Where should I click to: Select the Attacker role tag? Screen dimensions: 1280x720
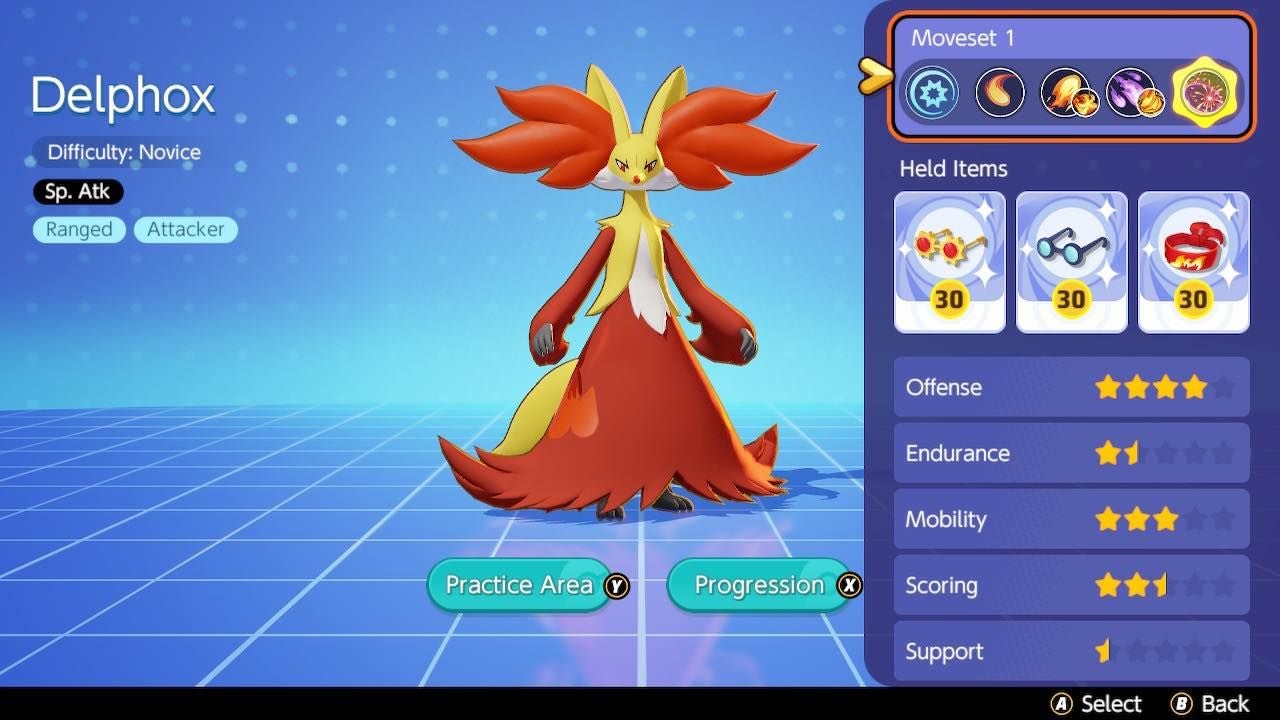click(185, 229)
